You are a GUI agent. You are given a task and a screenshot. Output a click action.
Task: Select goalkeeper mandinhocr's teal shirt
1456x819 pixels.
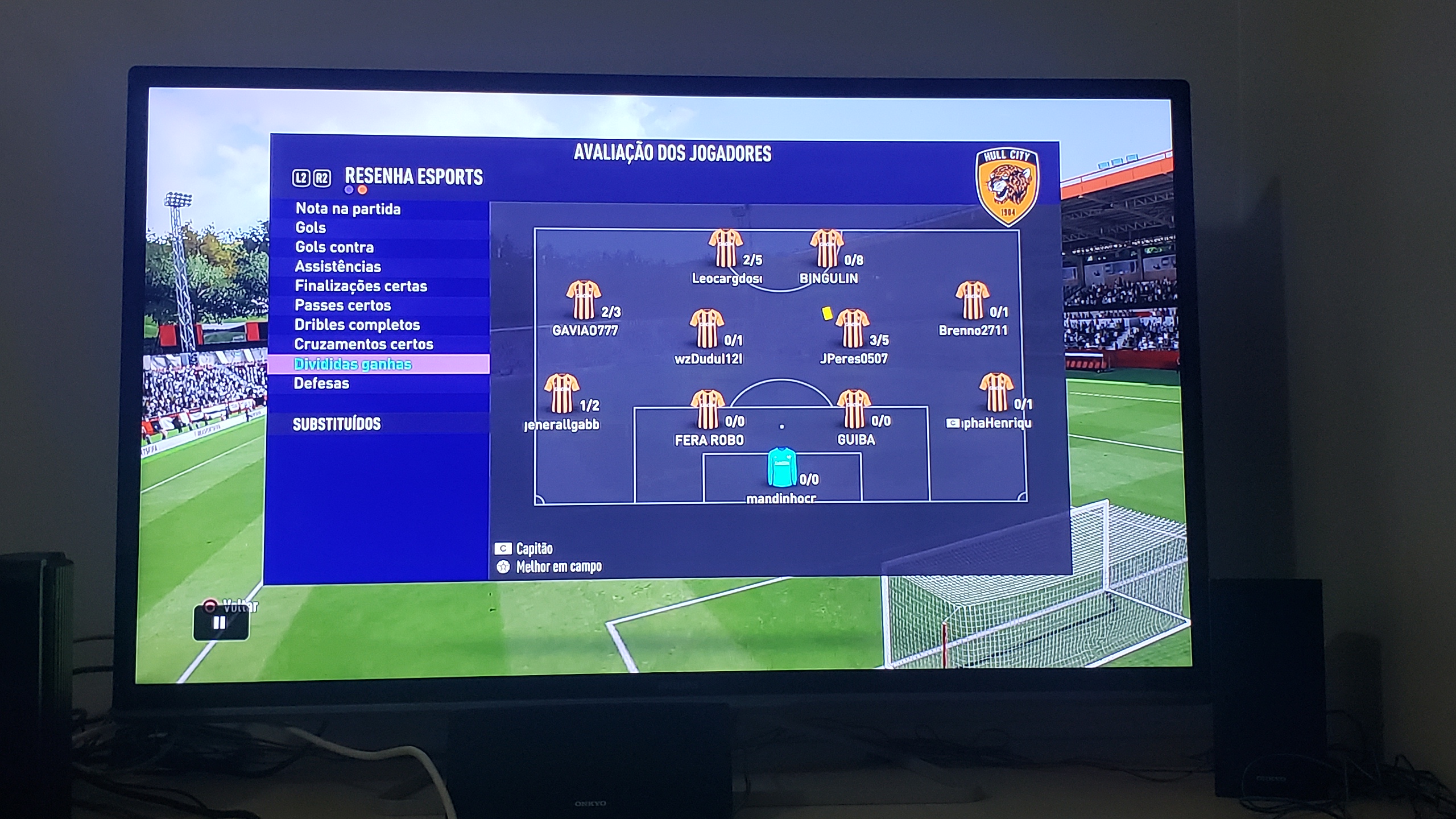pyautogui.click(x=781, y=468)
